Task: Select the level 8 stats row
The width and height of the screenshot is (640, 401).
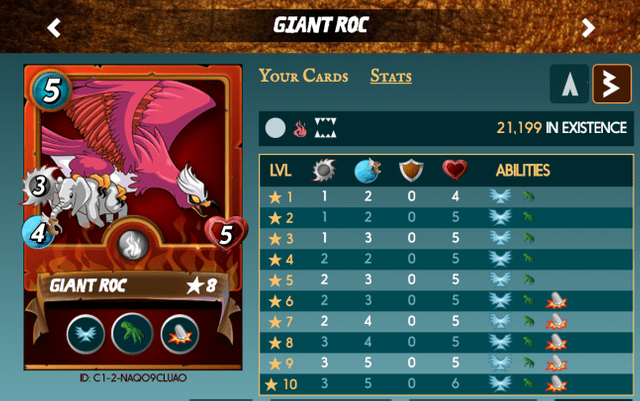Action: (445, 341)
